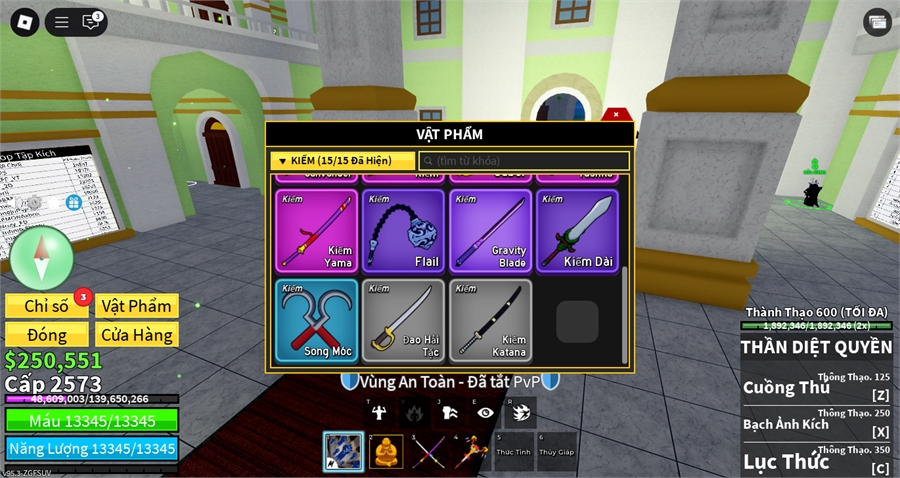Activate the Thức Tỉnh hotbar slot
Screen dimensions: 900x478
pos(515,452)
